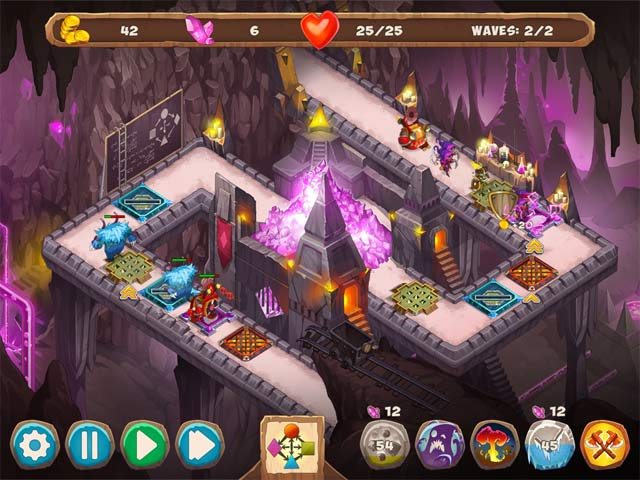Image resolution: width=640 pixels, height=480 pixels.
Task: Select the grey stone ability on cooldown
Action: tap(384, 444)
